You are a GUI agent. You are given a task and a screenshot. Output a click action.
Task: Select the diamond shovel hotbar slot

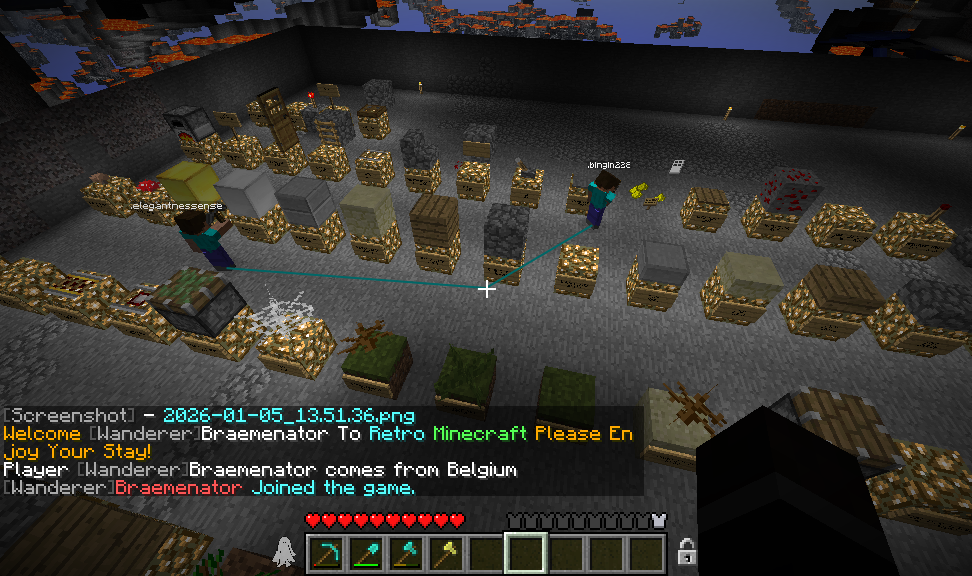[366, 552]
